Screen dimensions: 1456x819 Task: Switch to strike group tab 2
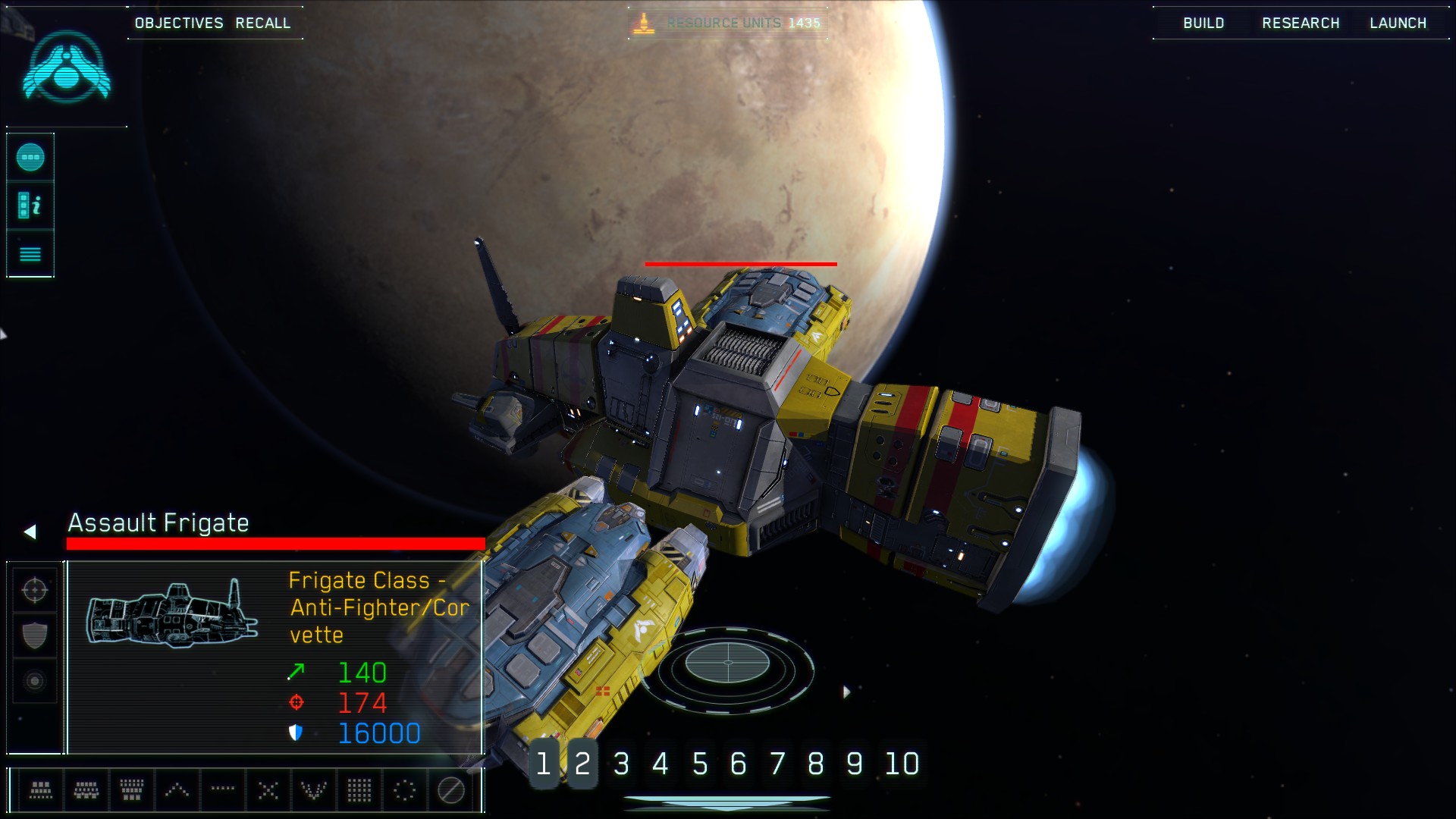[582, 764]
